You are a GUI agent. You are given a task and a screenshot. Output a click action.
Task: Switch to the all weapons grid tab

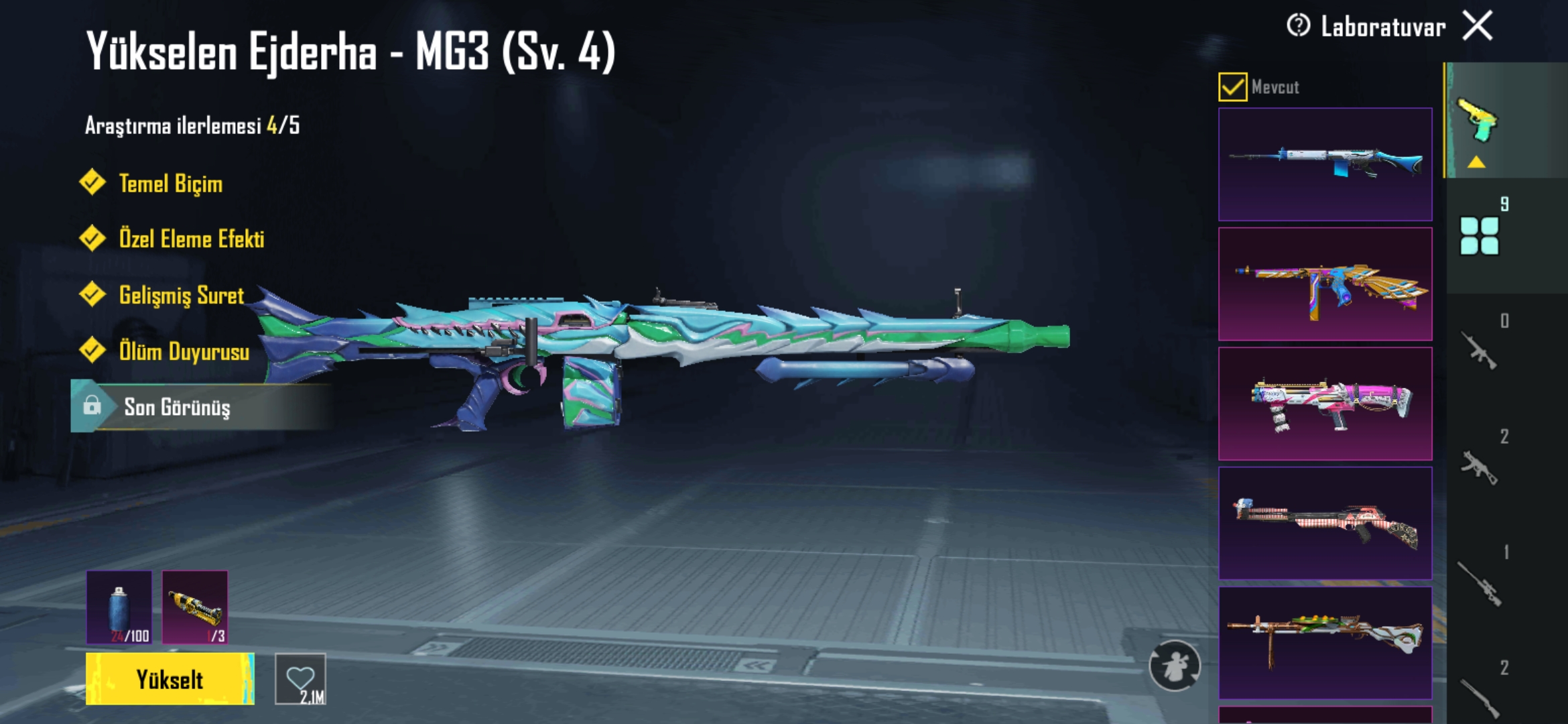(x=1480, y=235)
